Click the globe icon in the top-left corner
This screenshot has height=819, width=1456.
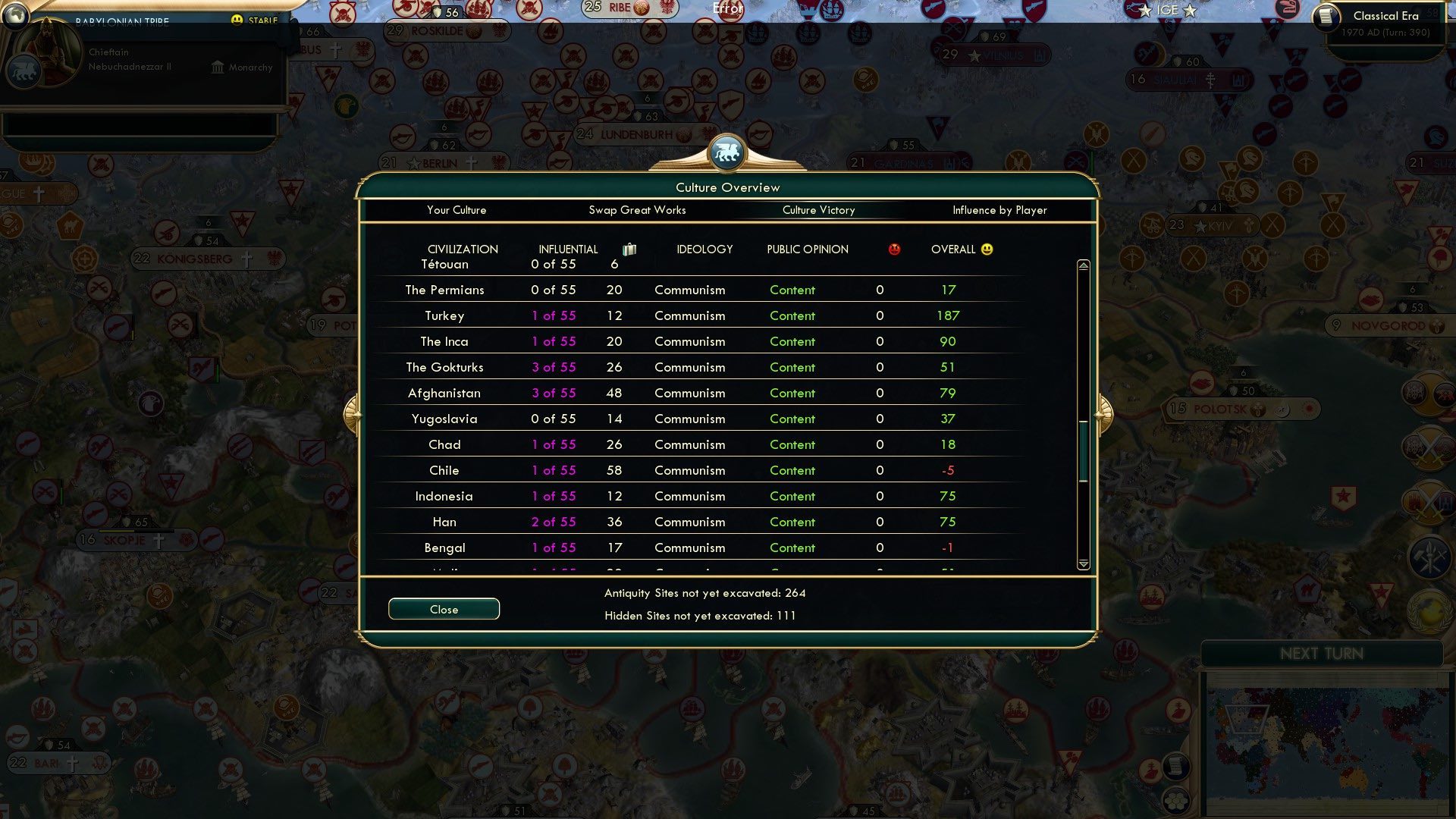tap(15, 15)
